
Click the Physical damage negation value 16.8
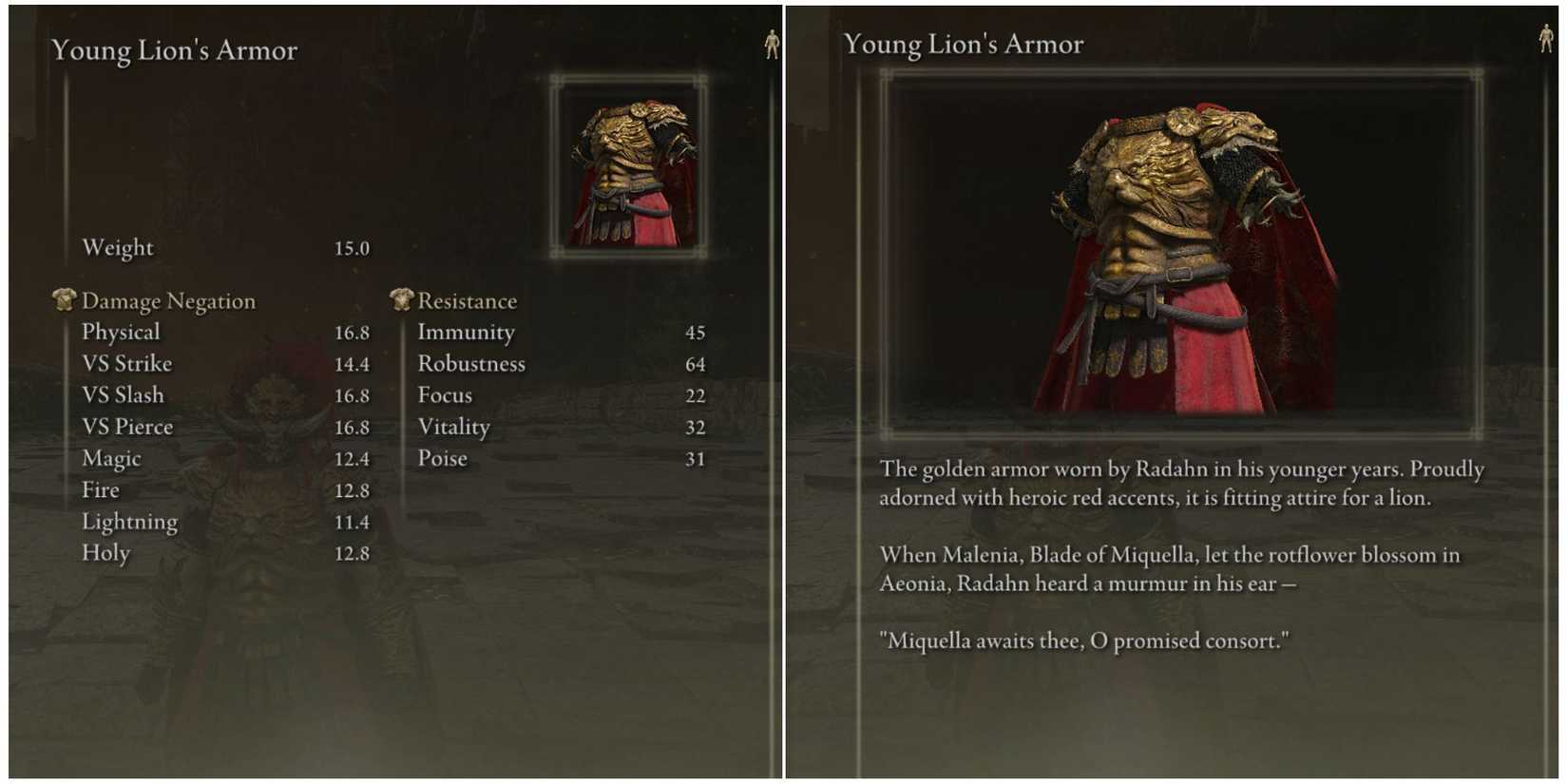[x=353, y=332]
